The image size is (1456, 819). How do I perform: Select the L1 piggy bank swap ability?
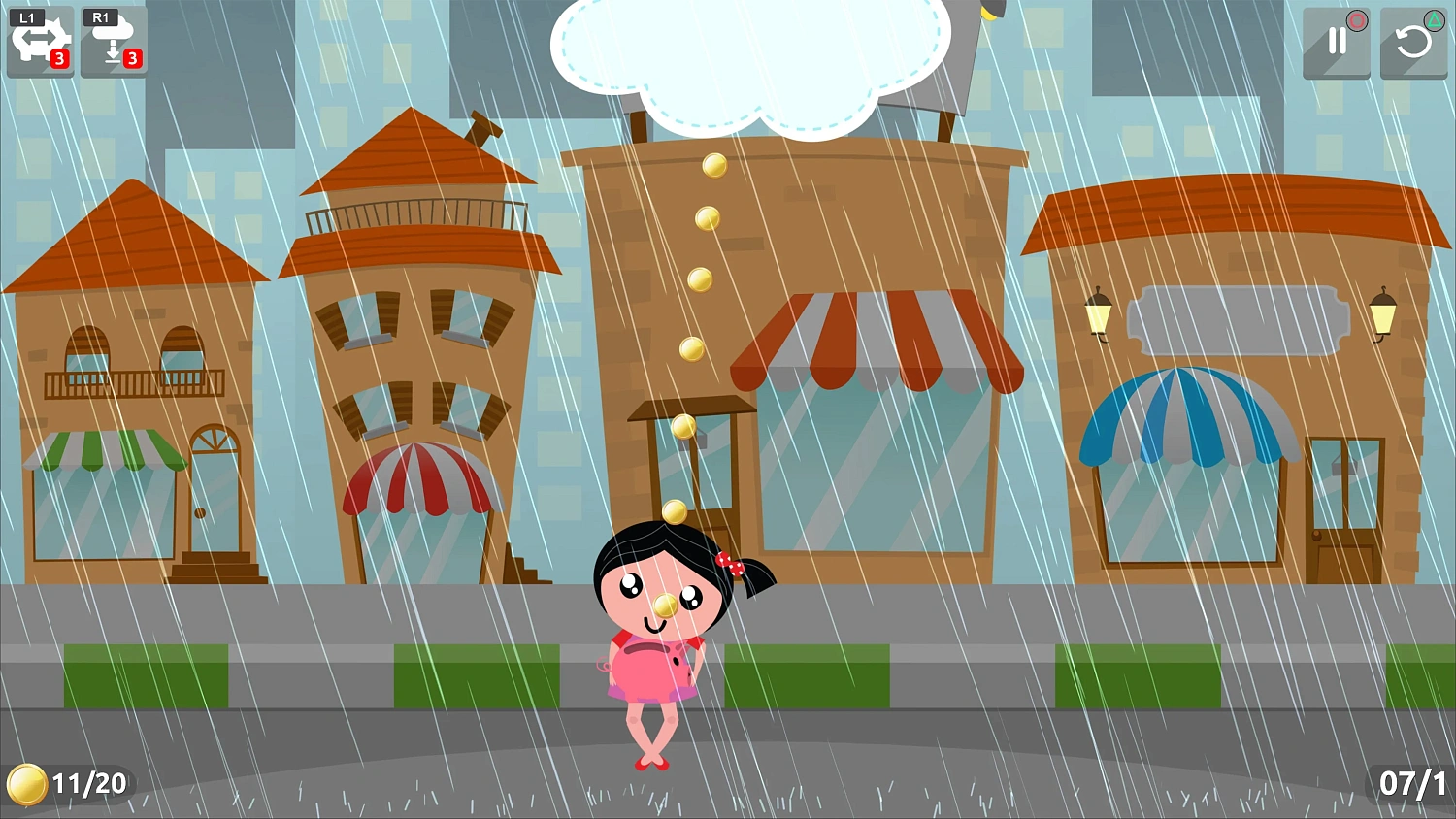coord(41,41)
